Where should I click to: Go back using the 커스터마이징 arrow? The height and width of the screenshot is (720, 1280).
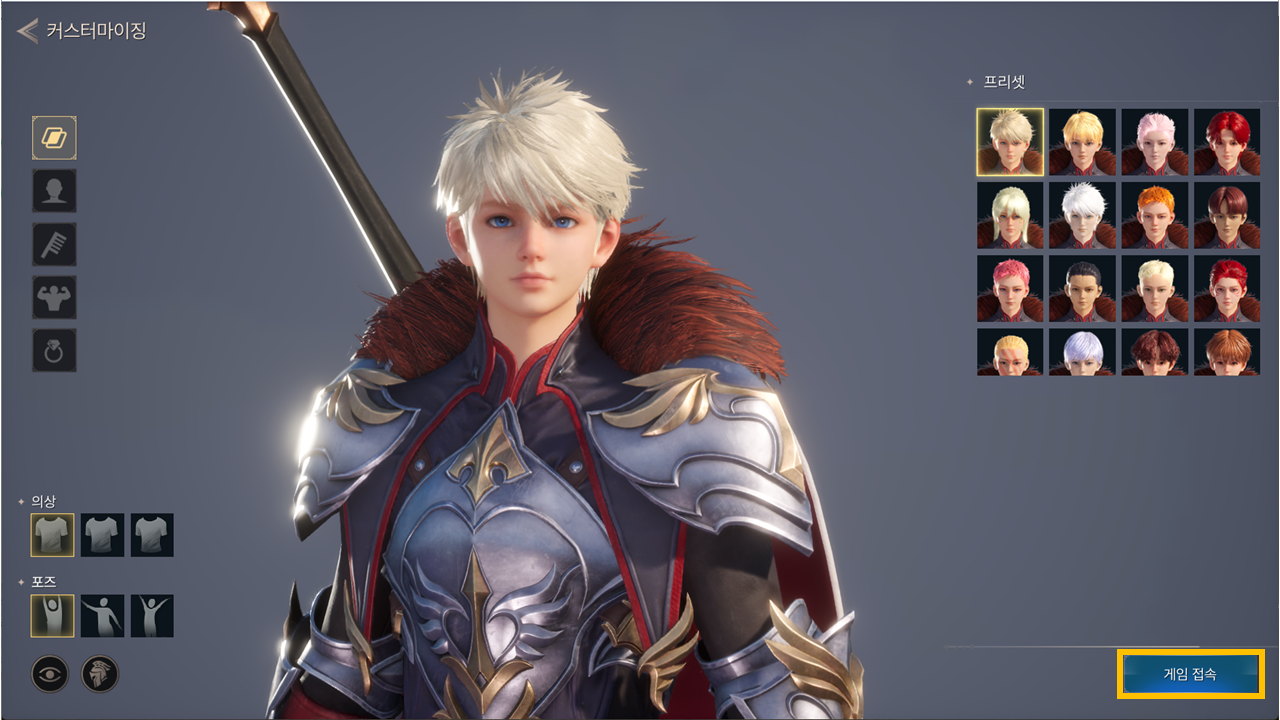click(x=28, y=31)
